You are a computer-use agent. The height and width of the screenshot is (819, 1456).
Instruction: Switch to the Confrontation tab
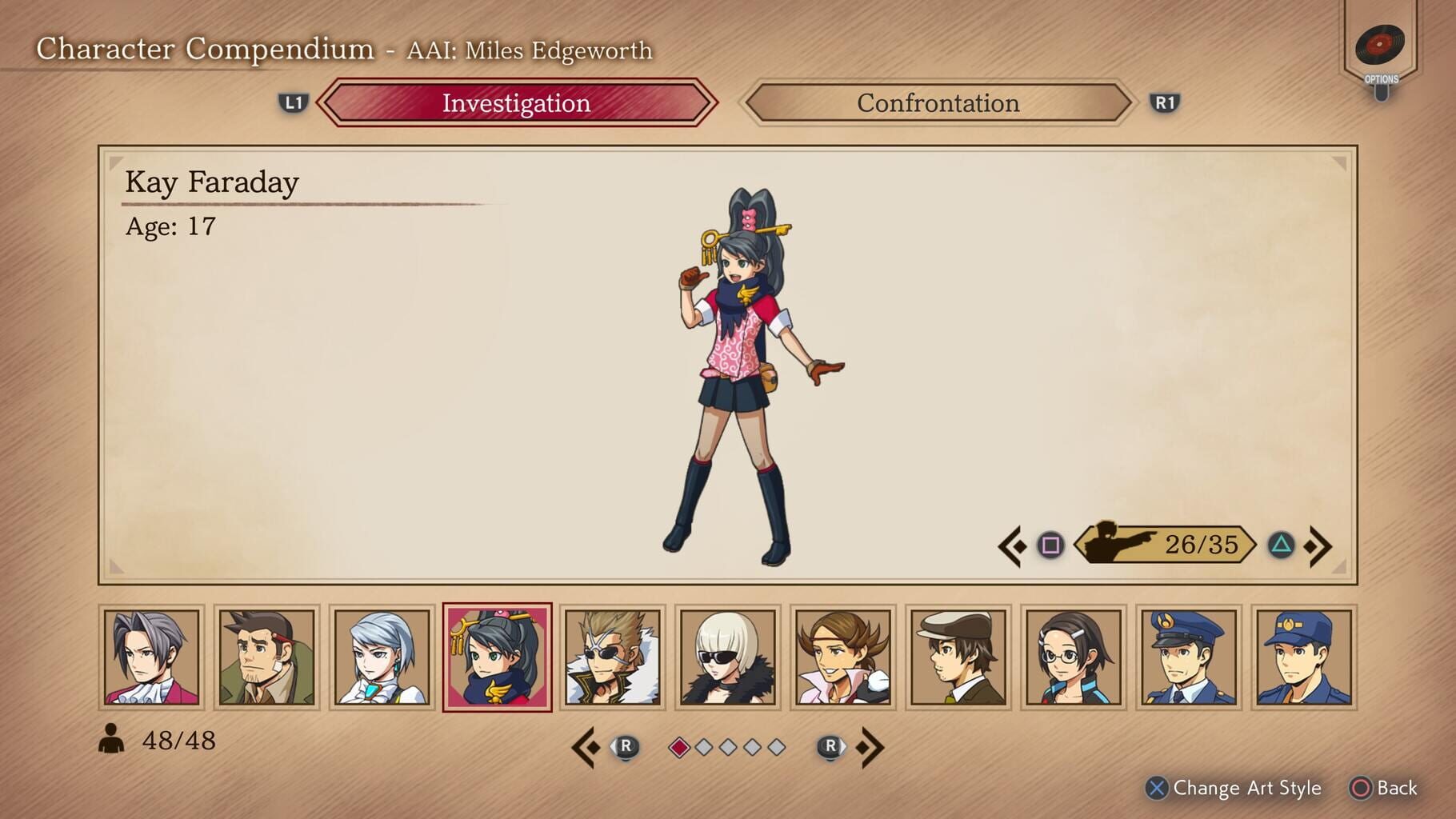coord(938,103)
